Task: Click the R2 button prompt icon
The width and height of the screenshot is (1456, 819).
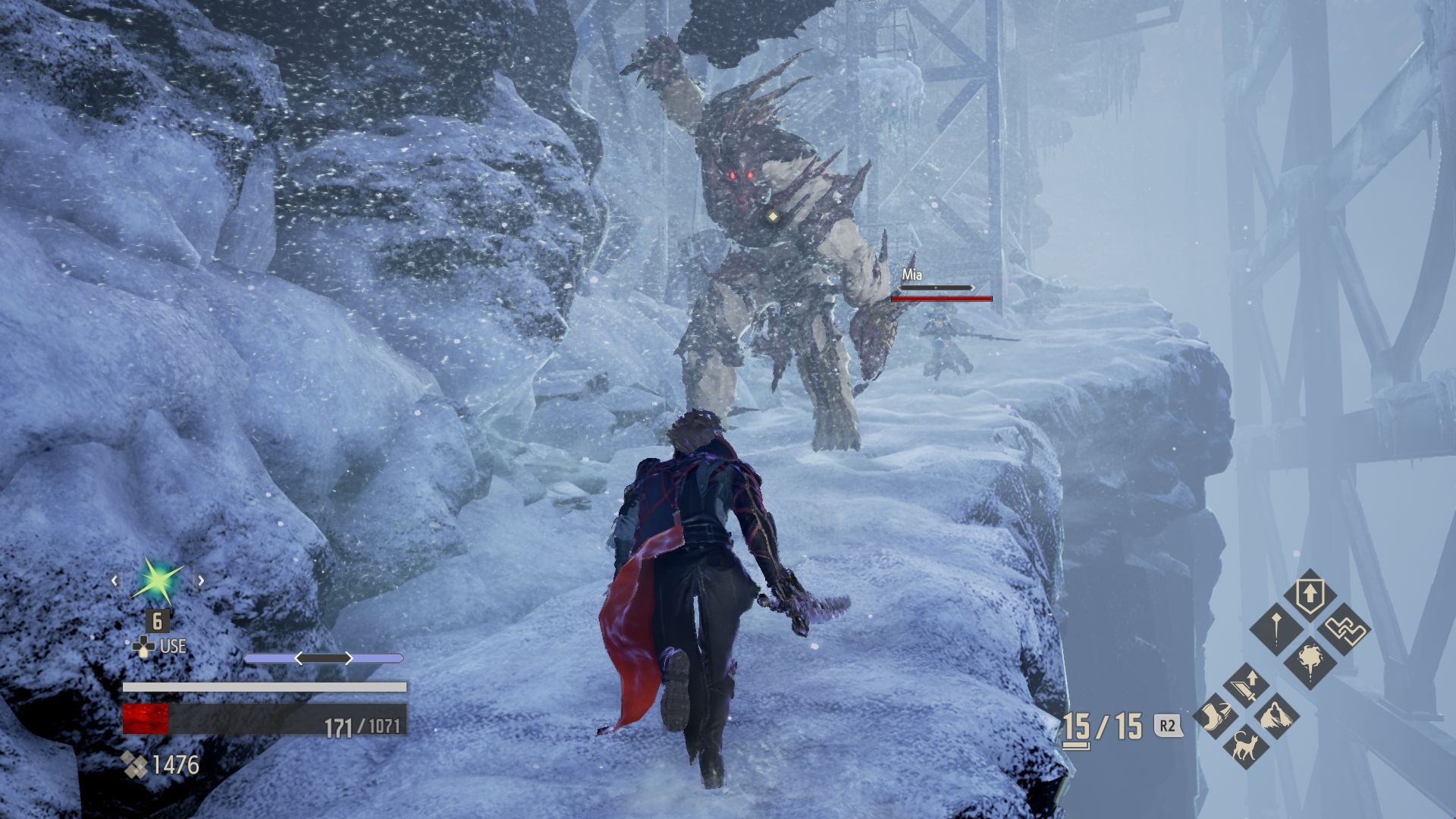Action: point(1167,723)
